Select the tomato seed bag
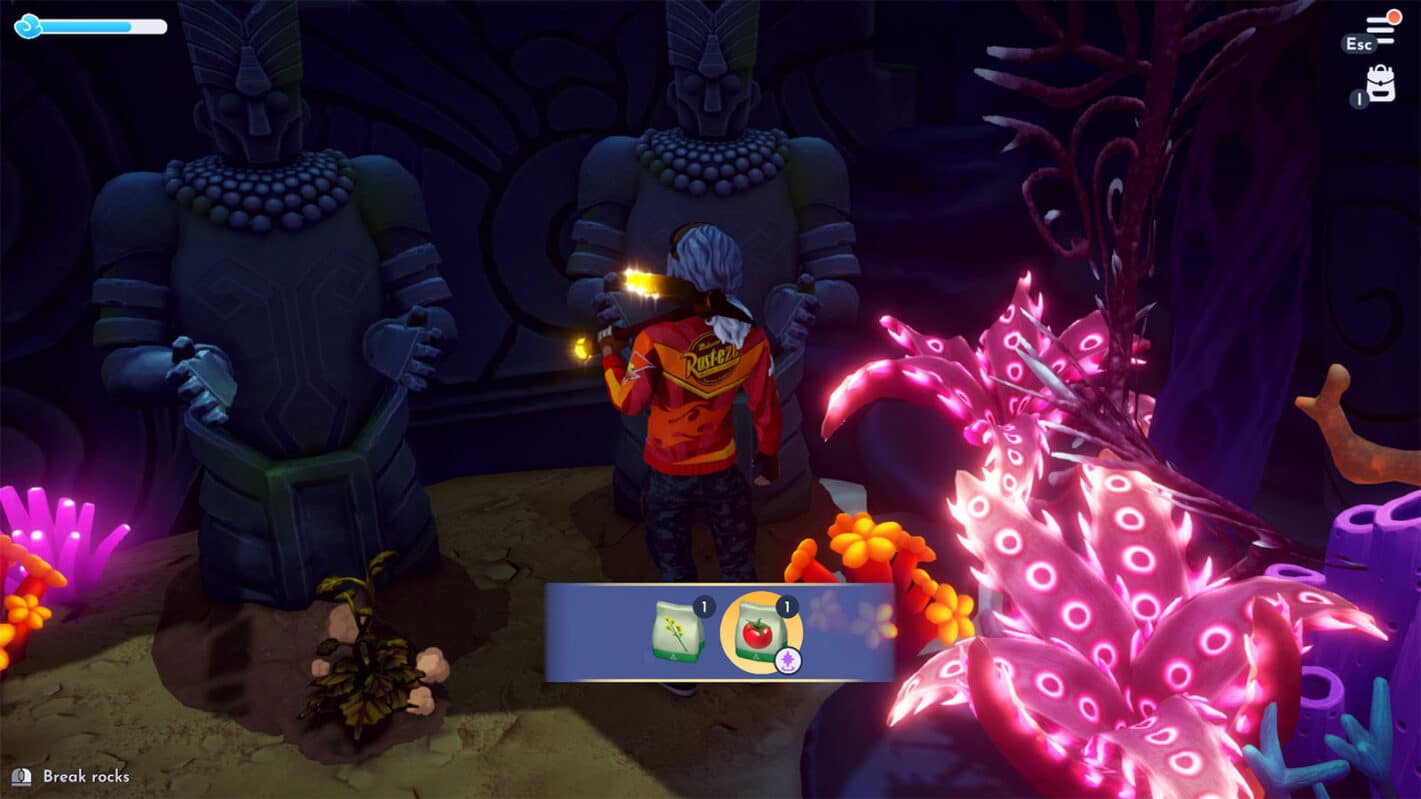The width and height of the screenshot is (1421, 799). click(x=761, y=632)
